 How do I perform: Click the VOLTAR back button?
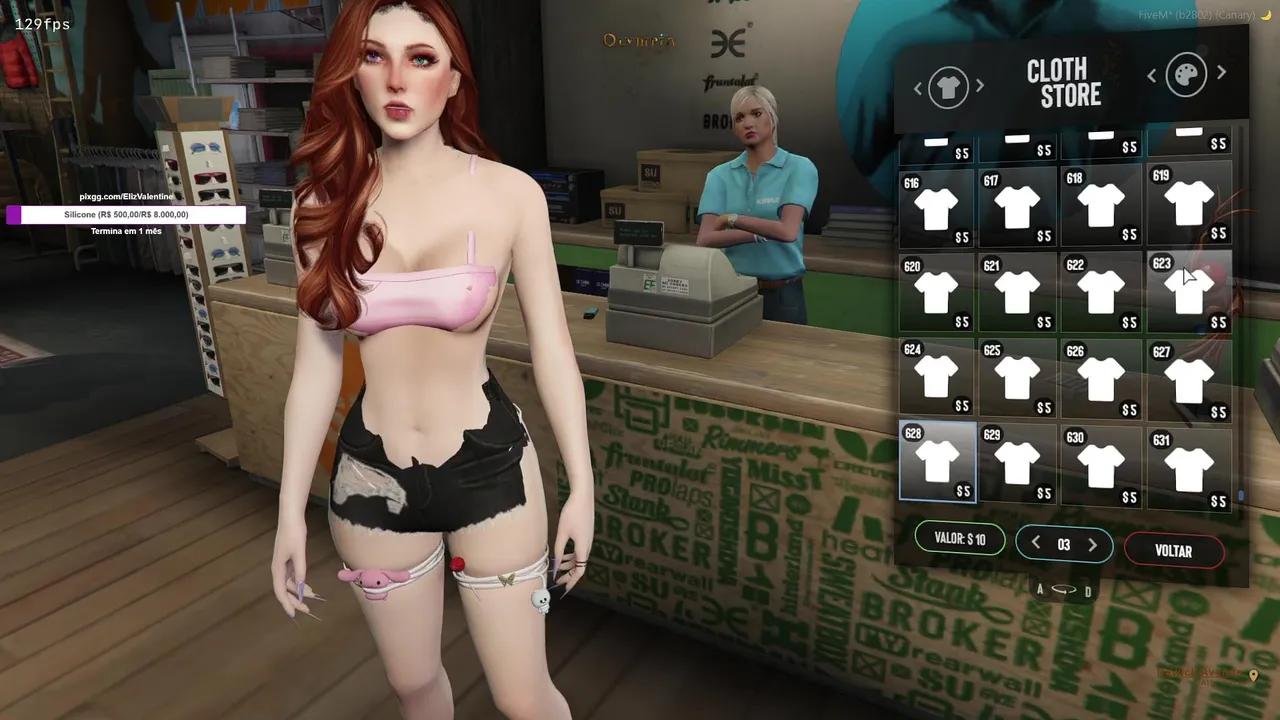point(1173,551)
